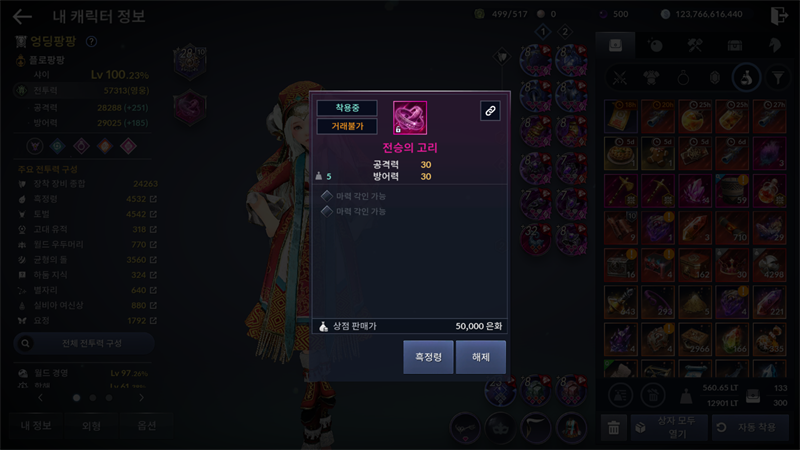Viewport: 800px width, 450px height.
Task: Open the 전체 전투력 구성 breakdown
Action: [x=84, y=343]
